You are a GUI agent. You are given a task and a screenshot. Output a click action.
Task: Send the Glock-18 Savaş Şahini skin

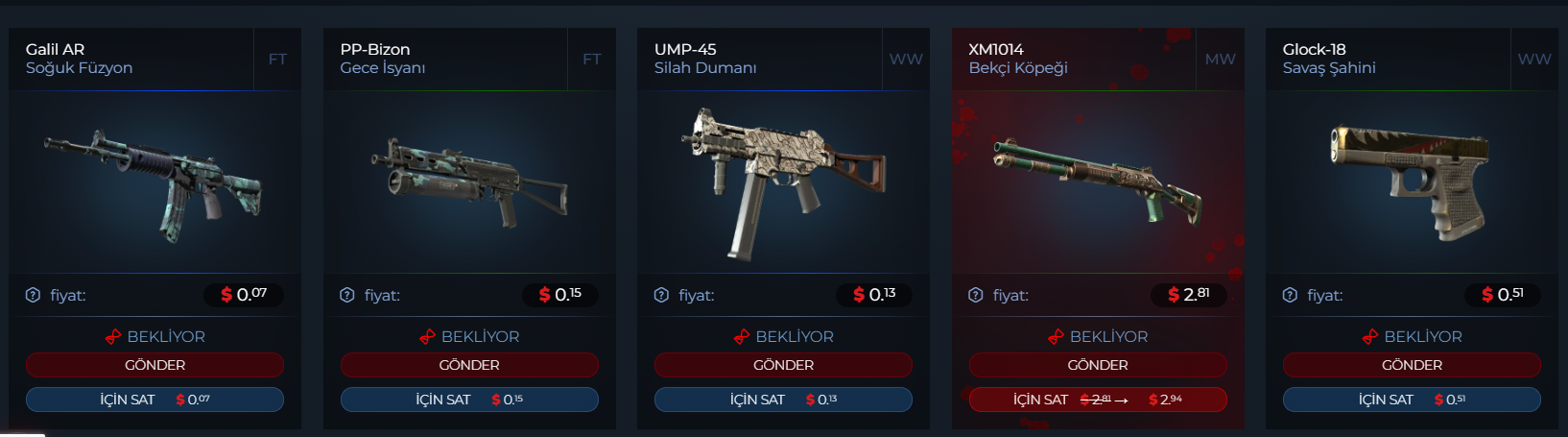click(x=1412, y=365)
